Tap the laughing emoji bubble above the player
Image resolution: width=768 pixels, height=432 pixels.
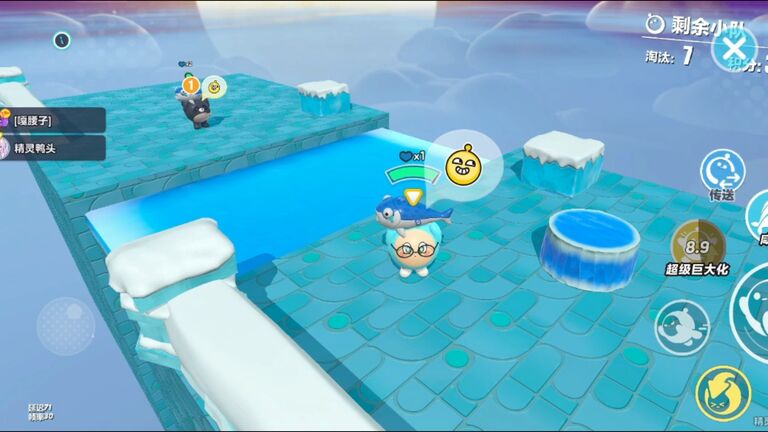tap(461, 166)
